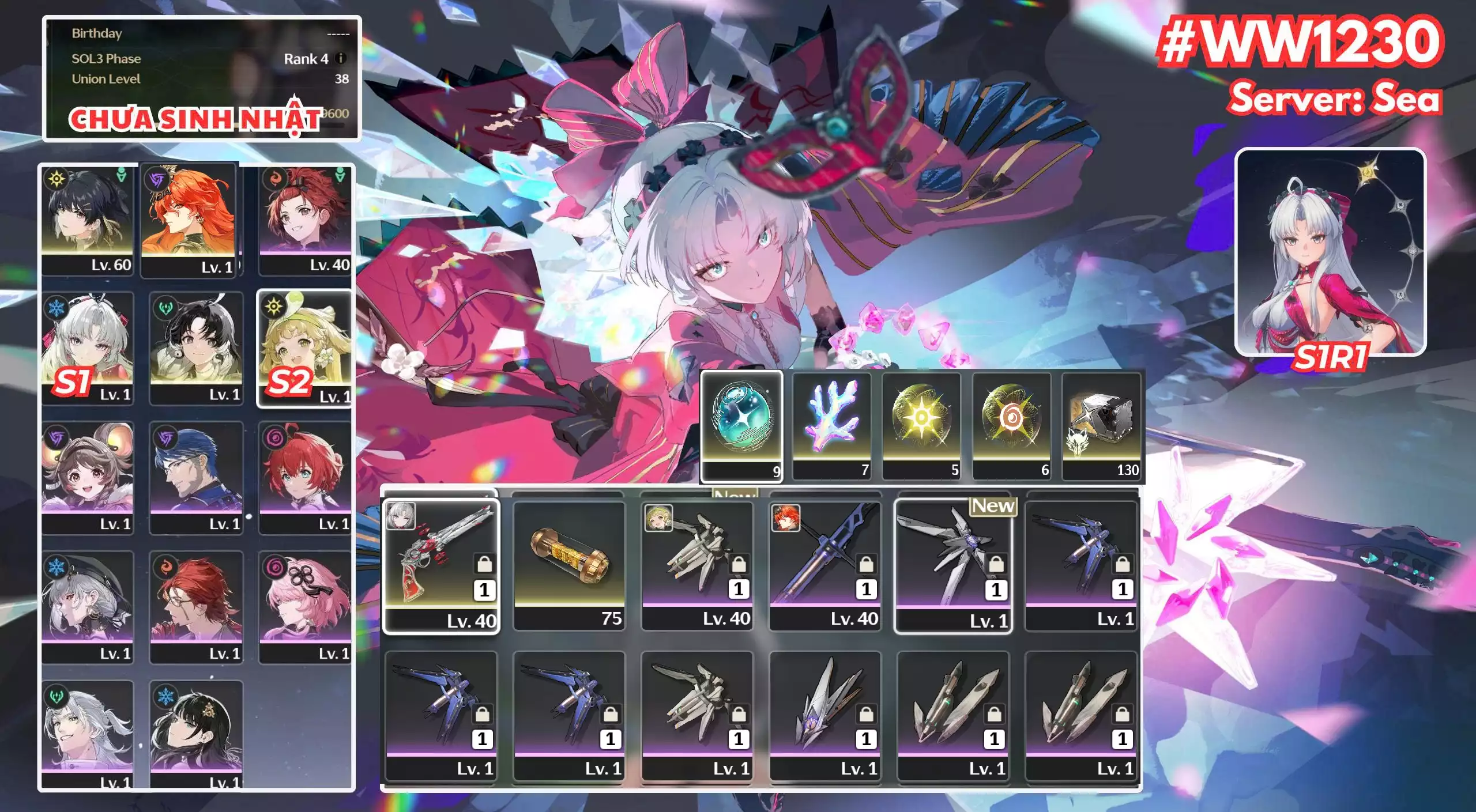
Task: Select the white-haired character marked S1
Action: click(x=87, y=348)
